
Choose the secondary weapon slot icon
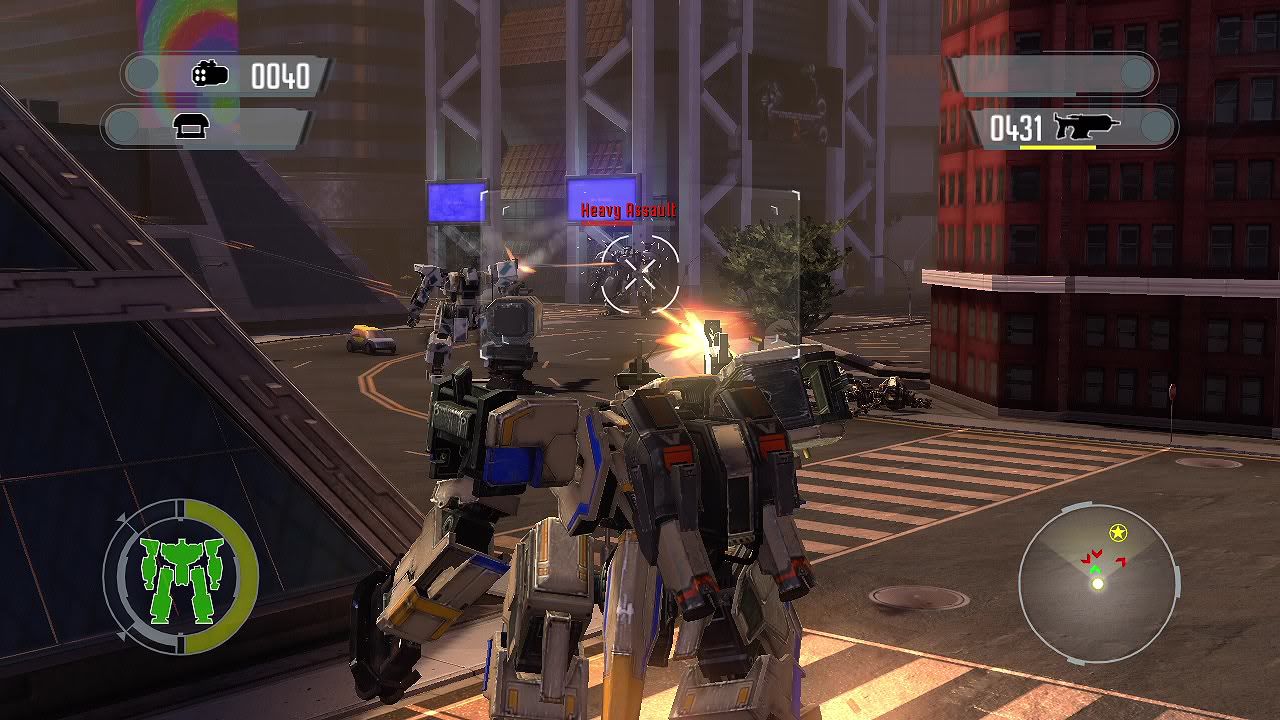(190, 127)
